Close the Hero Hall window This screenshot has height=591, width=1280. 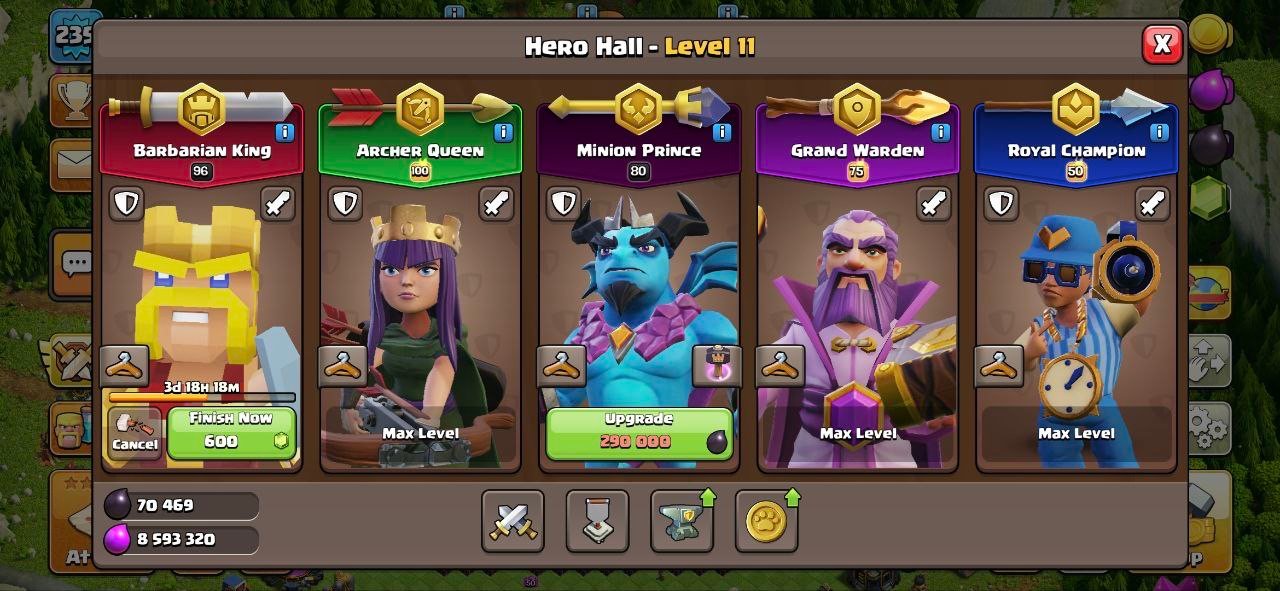1162,44
